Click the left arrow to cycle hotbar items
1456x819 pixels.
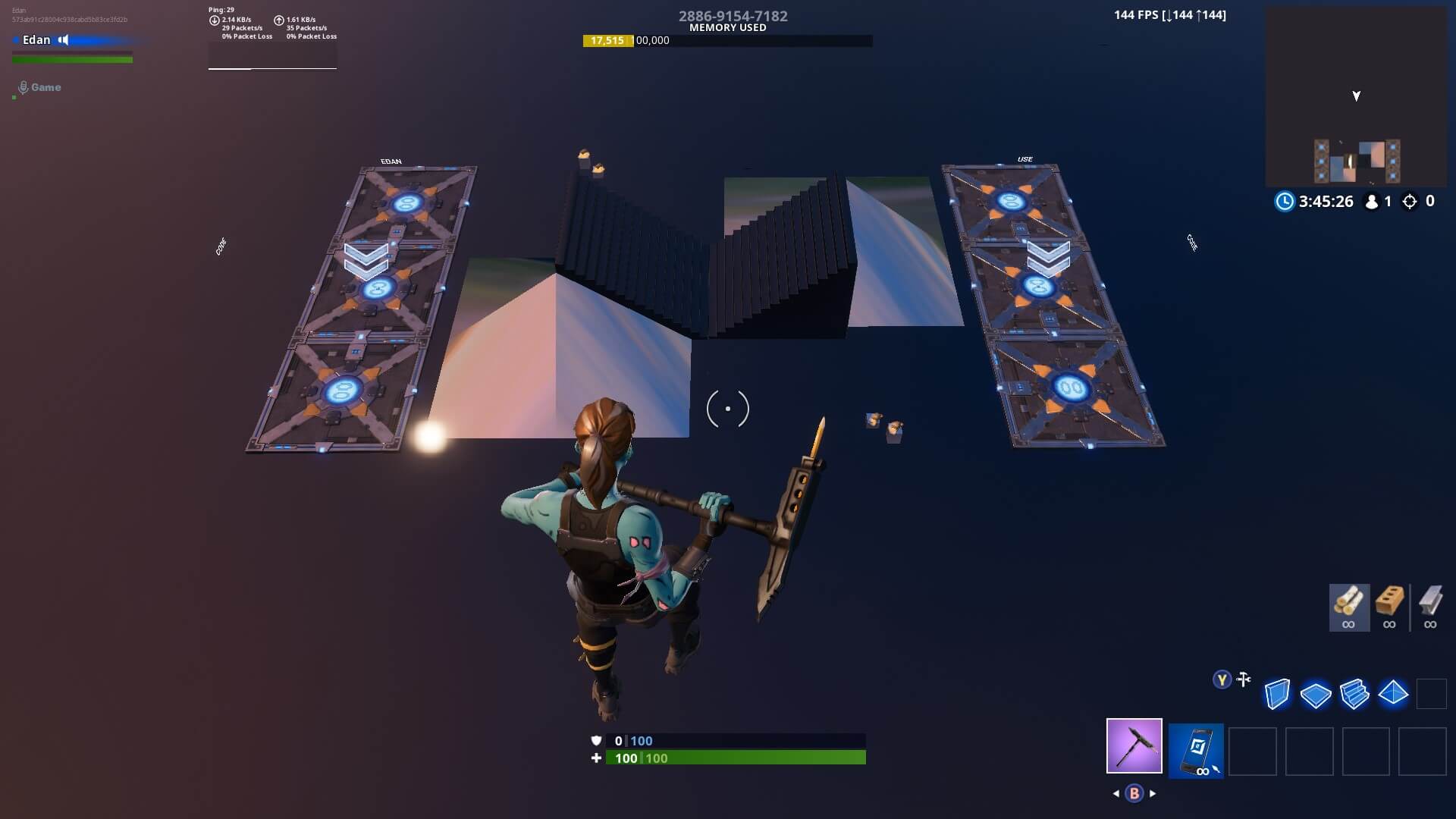click(x=1115, y=792)
